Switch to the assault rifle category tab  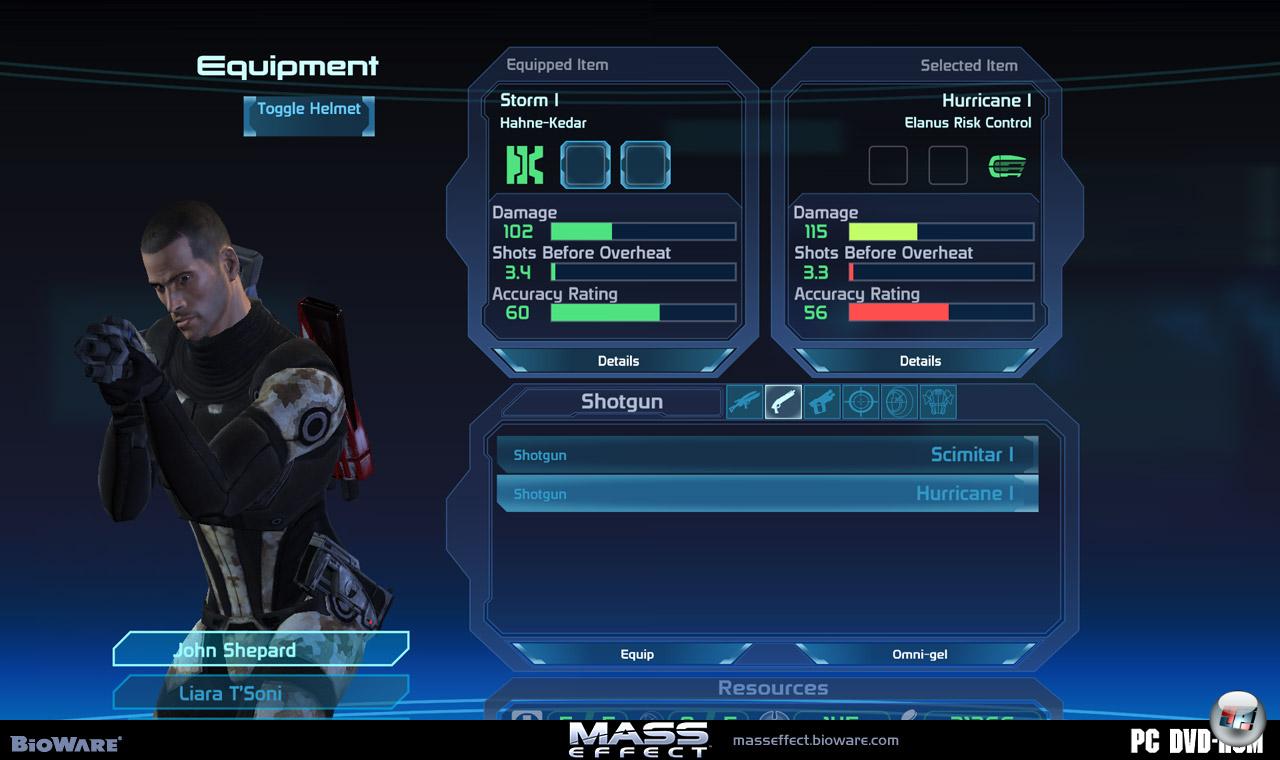(x=745, y=402)
